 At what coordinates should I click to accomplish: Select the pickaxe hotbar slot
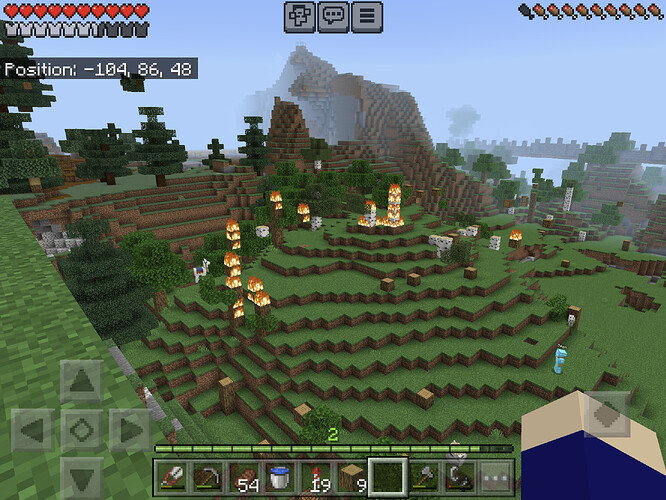[208, 478]
